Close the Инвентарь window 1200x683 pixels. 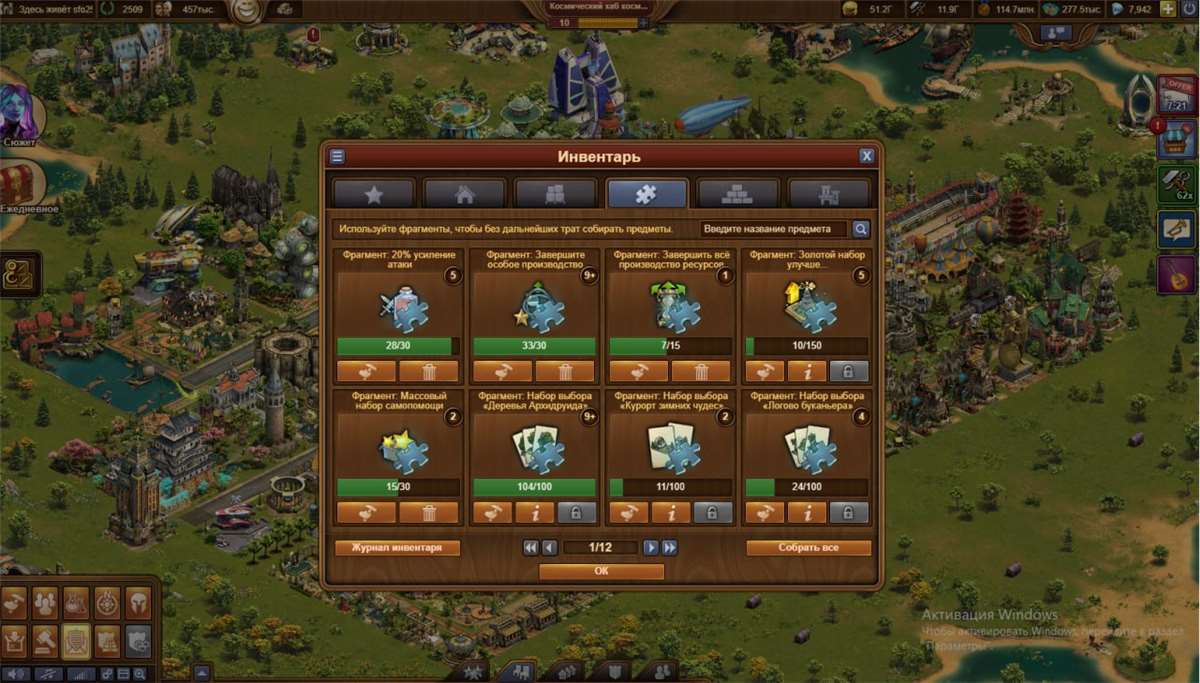pyautogui.click(x=866, y=156)
